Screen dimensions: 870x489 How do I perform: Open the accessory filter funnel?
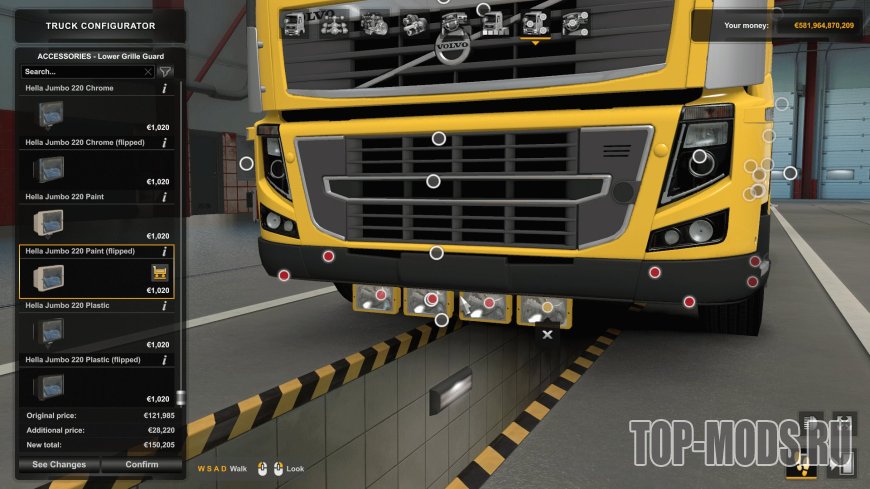(166, 72)
